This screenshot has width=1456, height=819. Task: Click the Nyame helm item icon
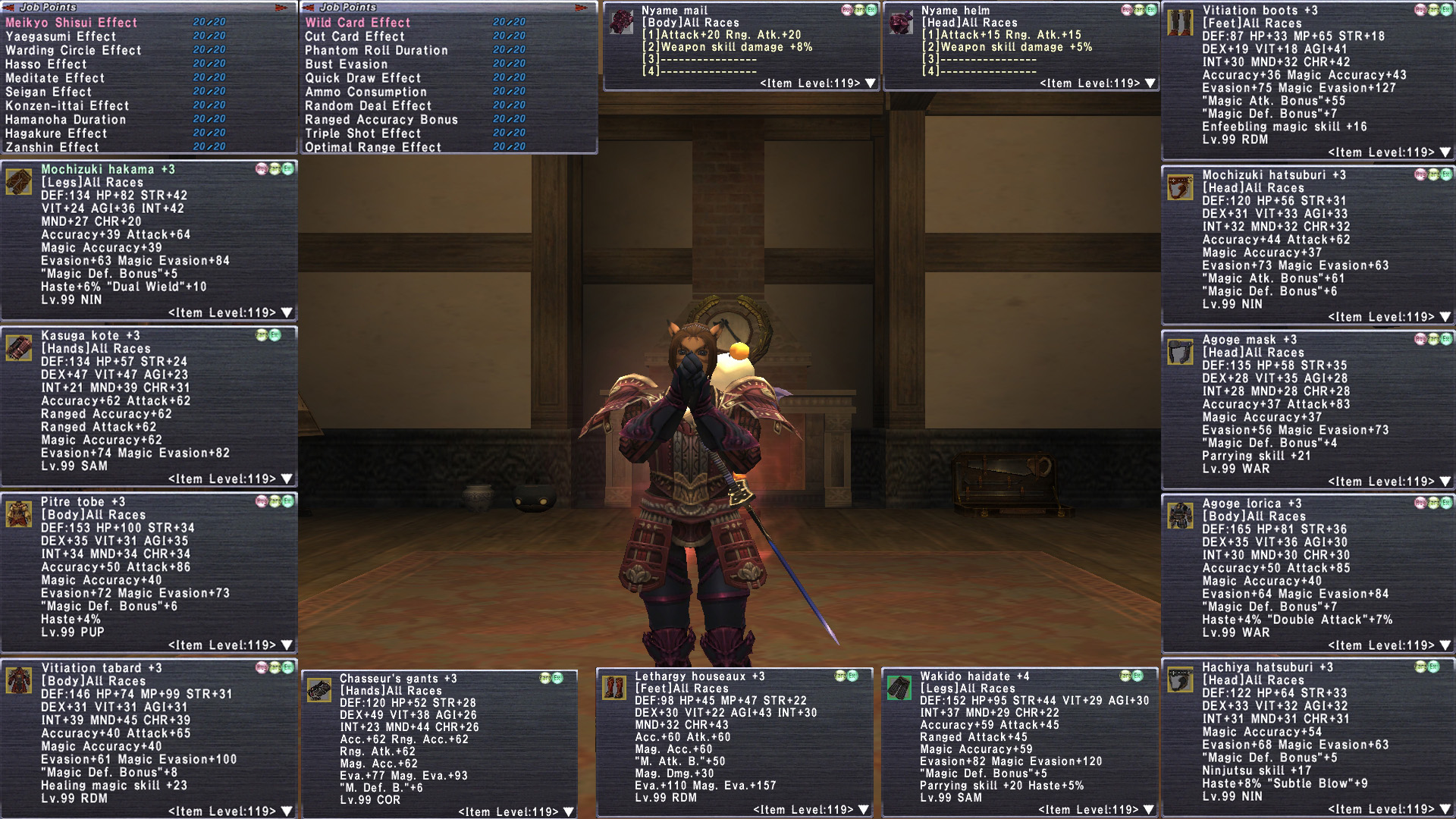tap(902, 22)
